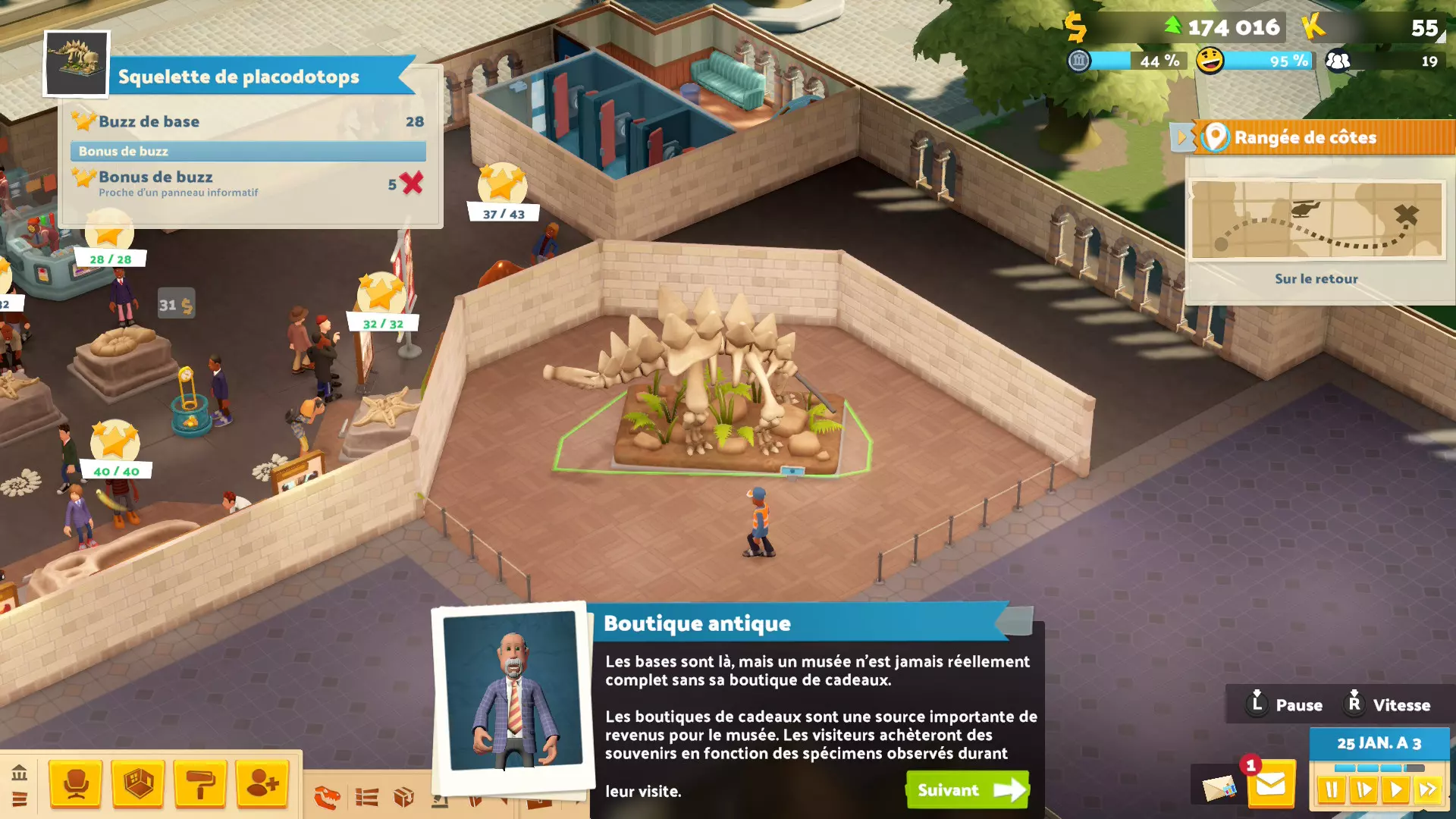1456x819 pixels.
Task: Open the mailbox with one unread message
Action: pos(1270,786)
